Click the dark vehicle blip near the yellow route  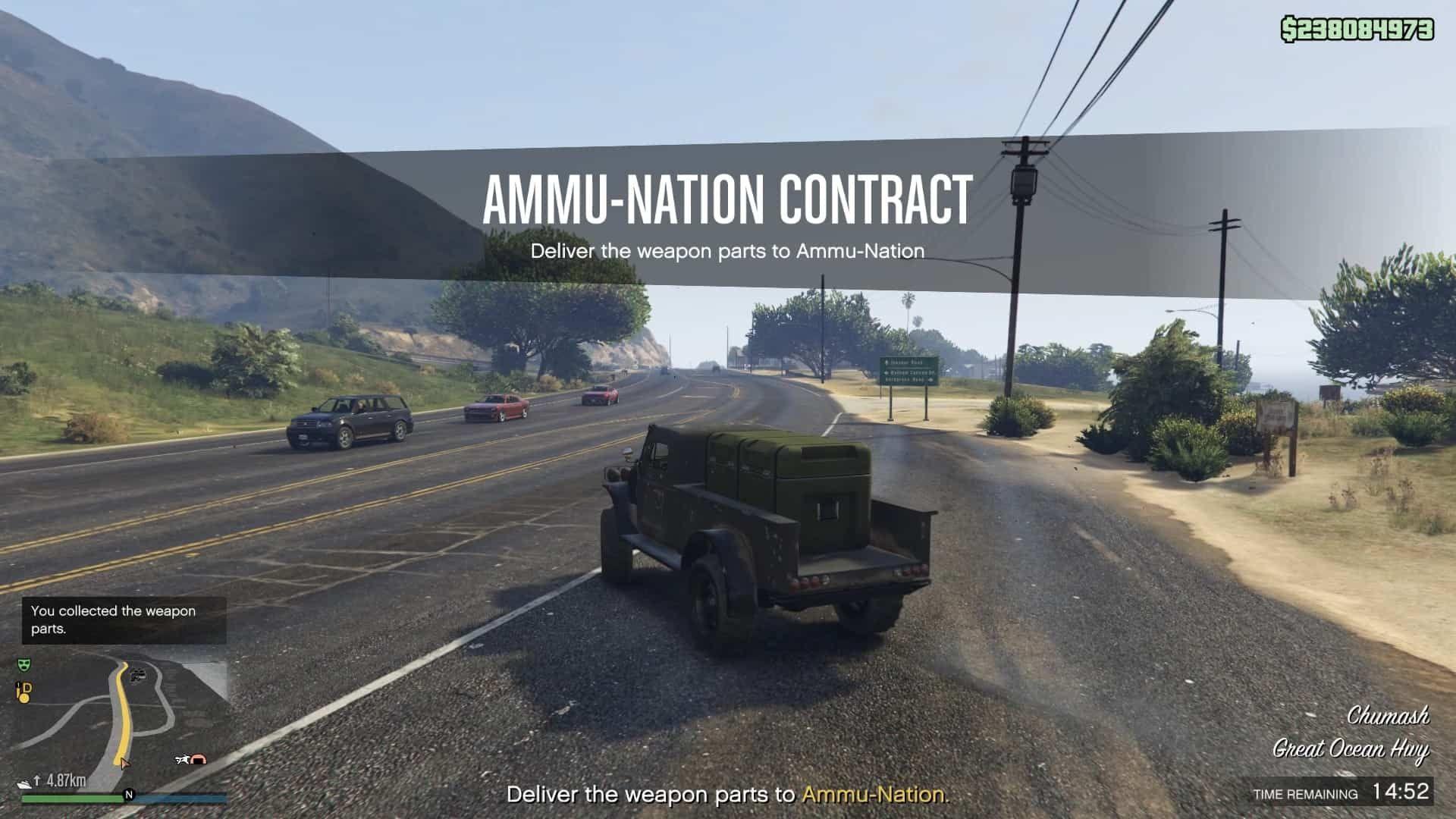(138, 675)
